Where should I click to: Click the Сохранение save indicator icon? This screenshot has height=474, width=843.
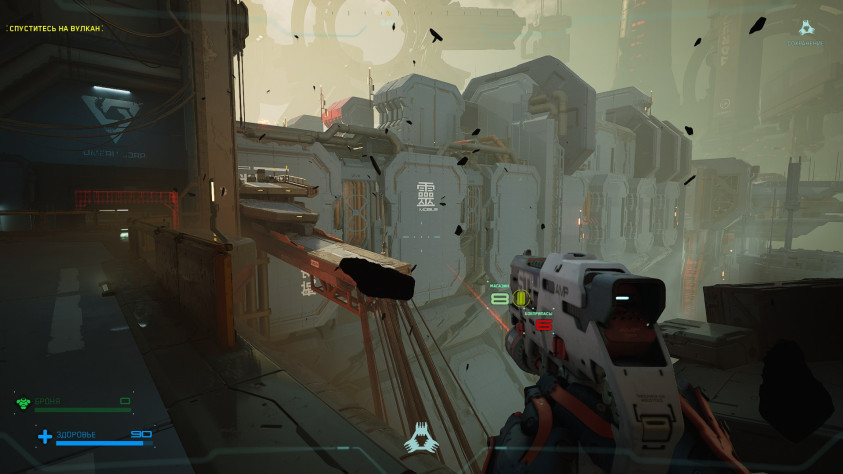click(807, 29)
